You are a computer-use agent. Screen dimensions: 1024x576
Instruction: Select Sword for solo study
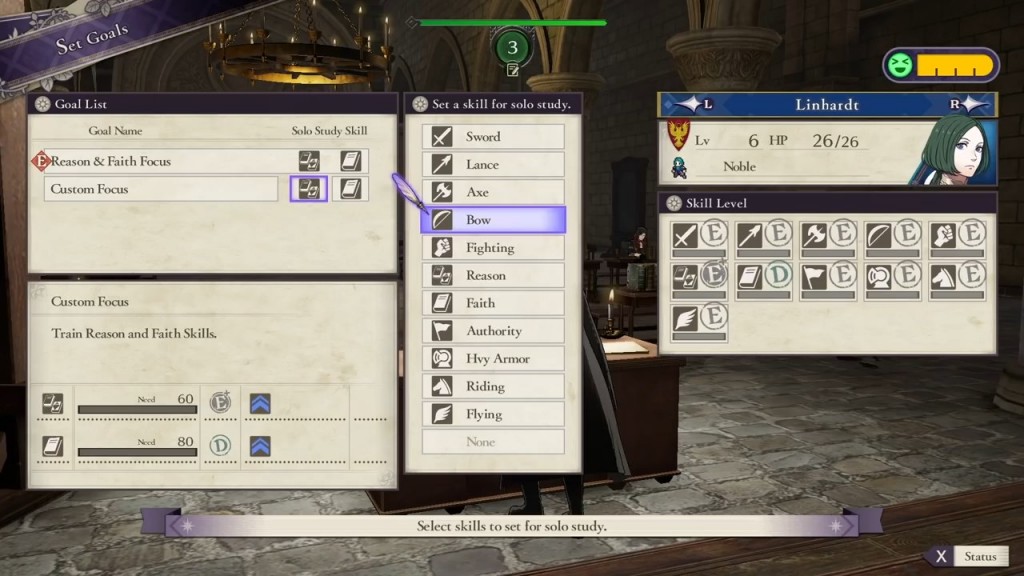point(493,137)
